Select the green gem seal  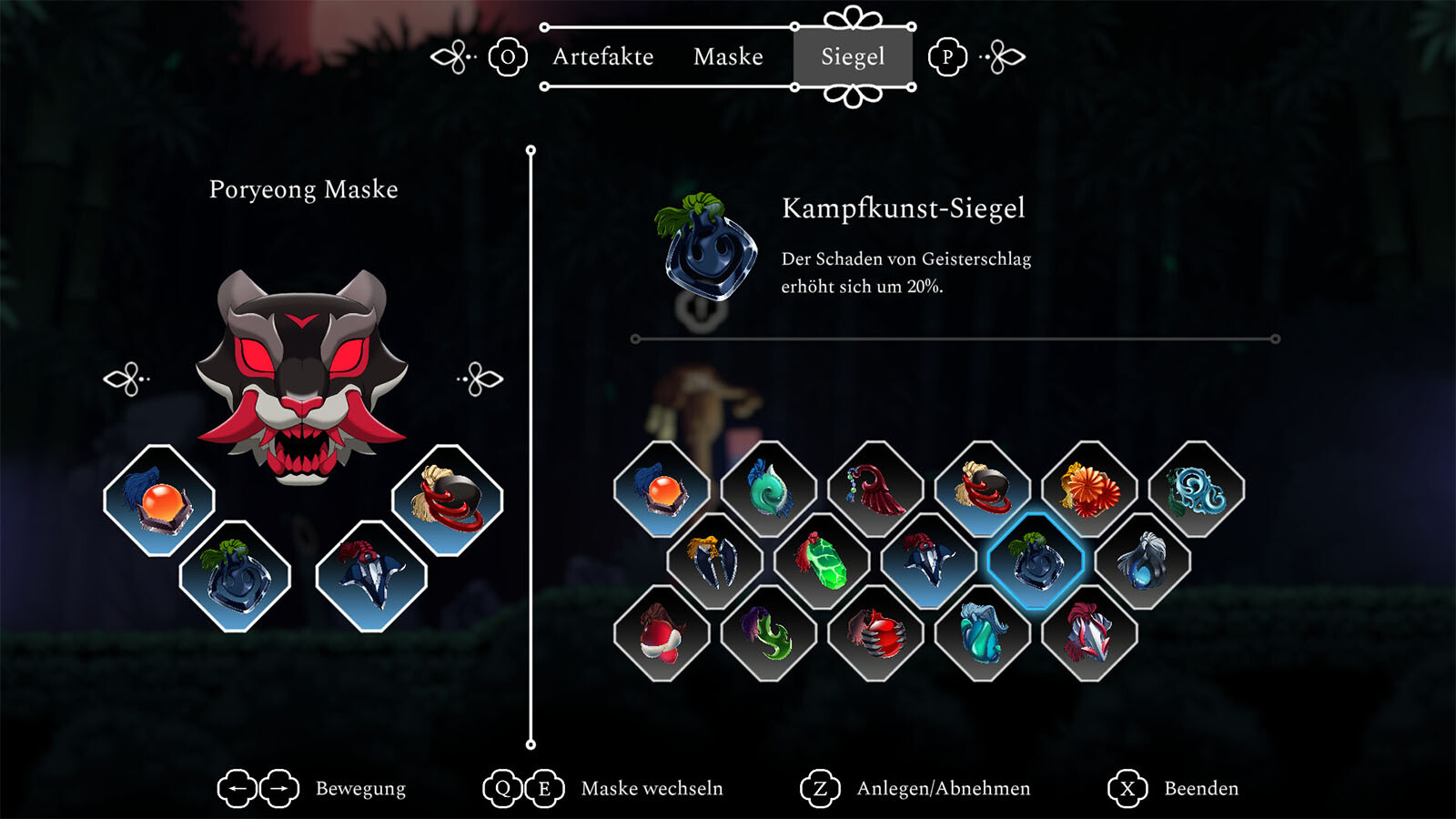pyautogui.click(x=823, y=561)
